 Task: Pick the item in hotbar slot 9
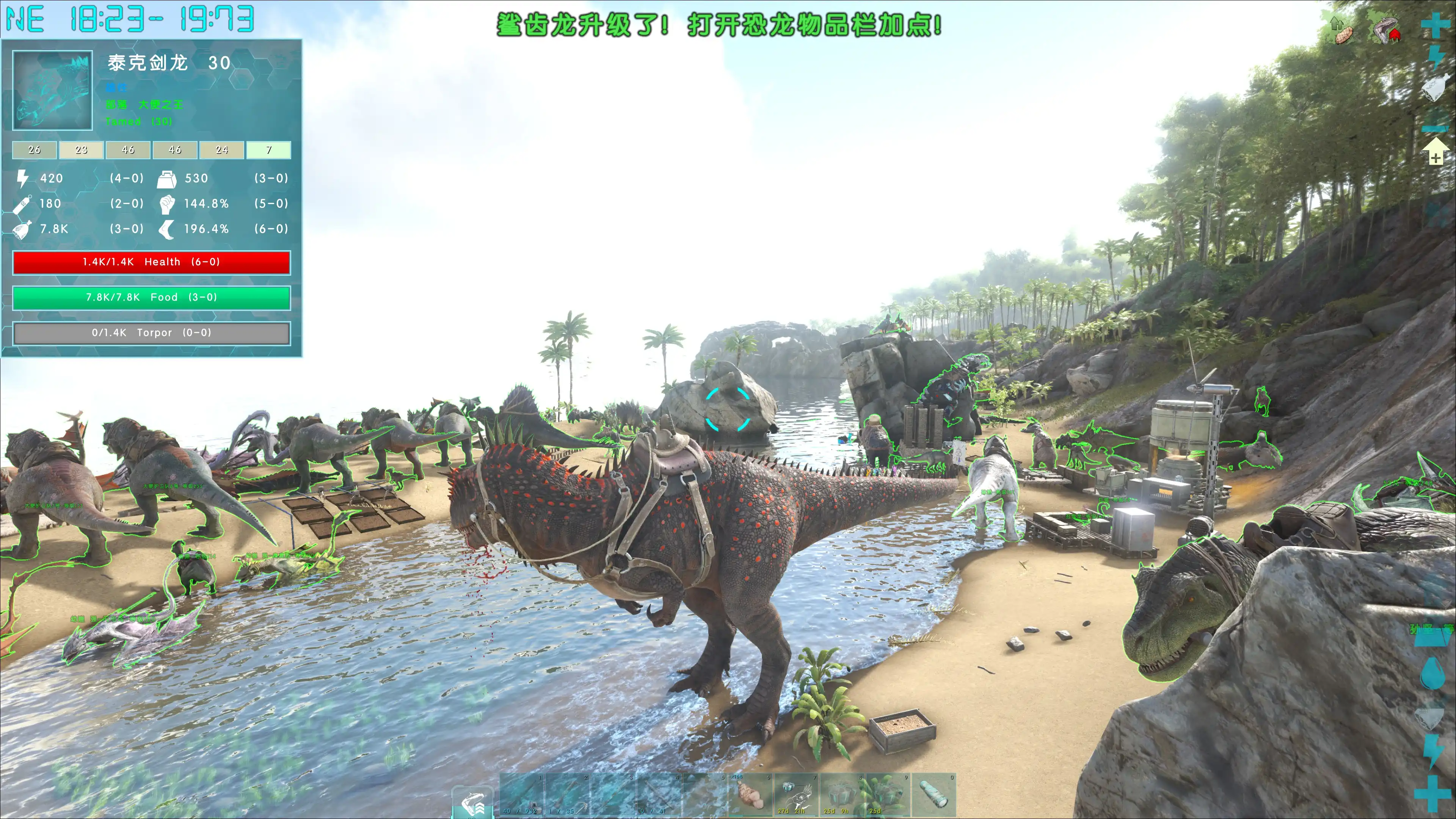click(x=888, y=795)
